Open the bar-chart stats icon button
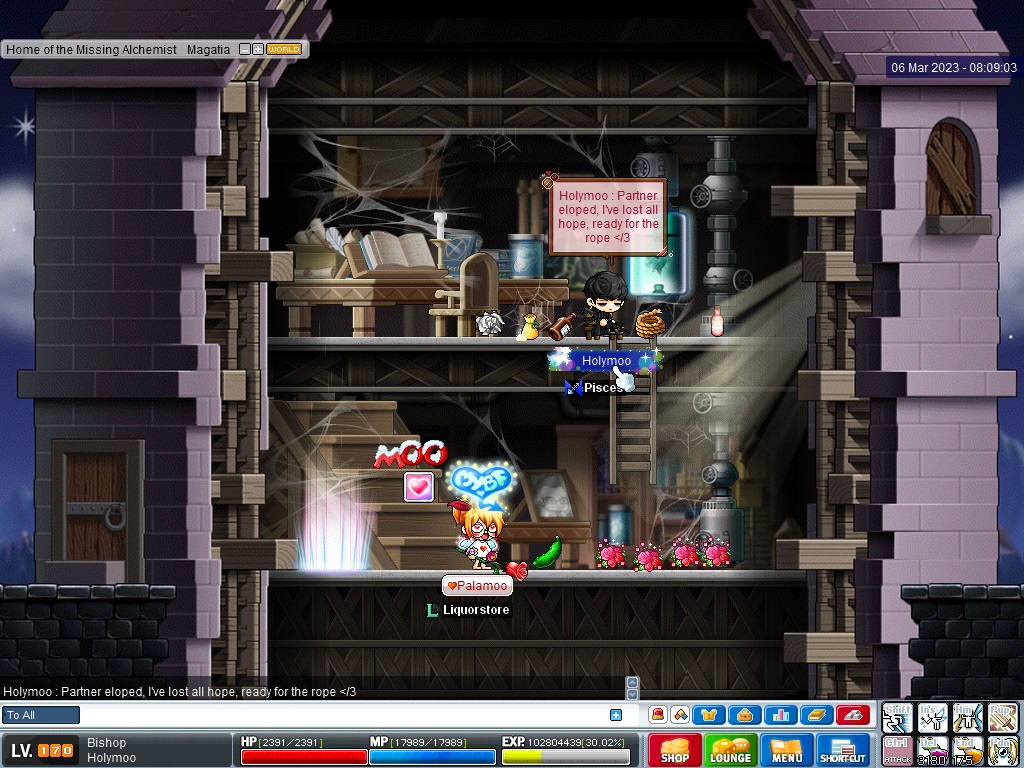The height and width of the screenshot is (768, 1024). pyautogui.click(x=779, y=715)
